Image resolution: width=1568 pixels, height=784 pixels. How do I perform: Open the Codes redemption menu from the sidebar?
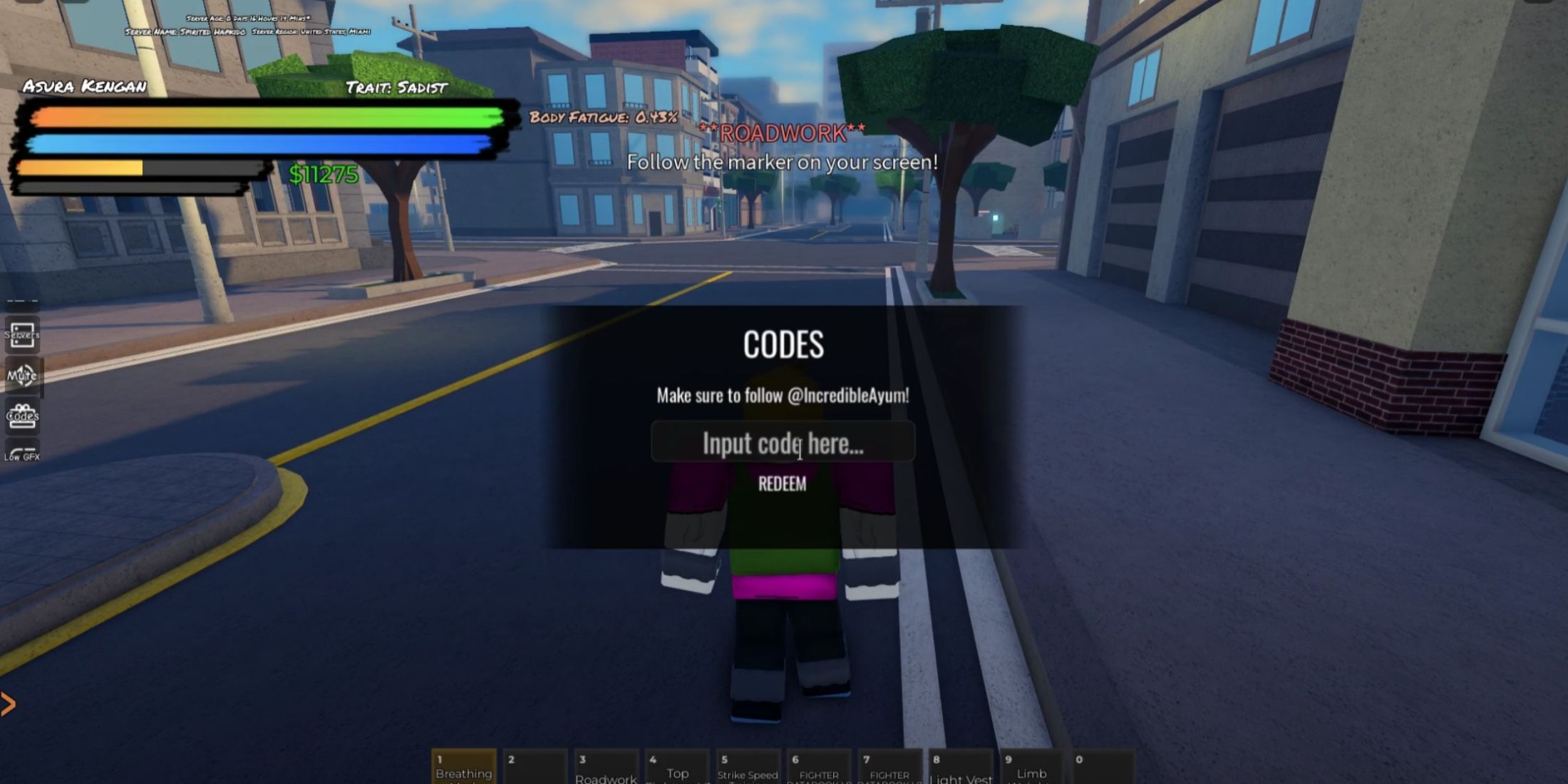[x=22, y=416]
